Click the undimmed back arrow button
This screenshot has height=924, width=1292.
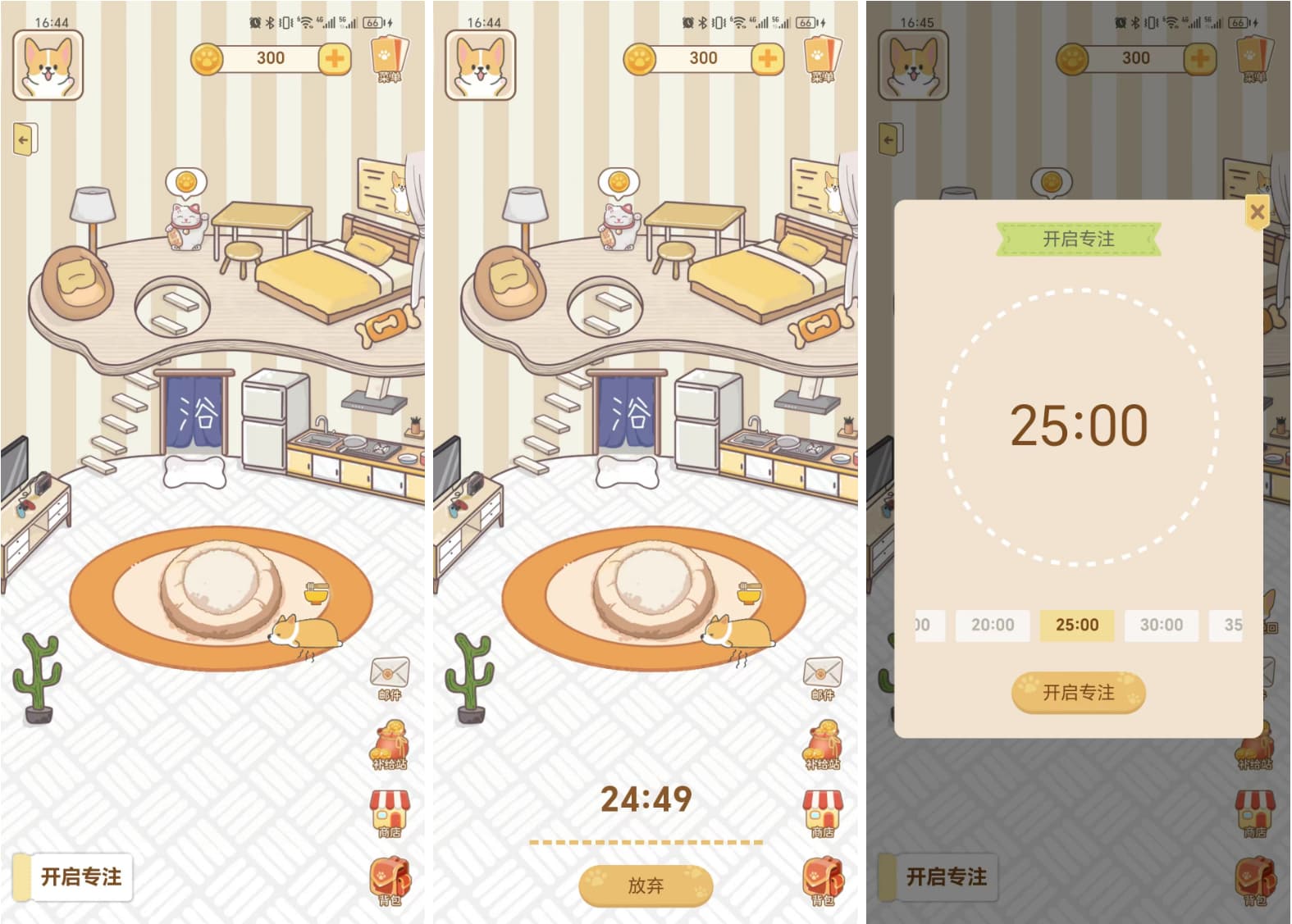click(25, 140)
